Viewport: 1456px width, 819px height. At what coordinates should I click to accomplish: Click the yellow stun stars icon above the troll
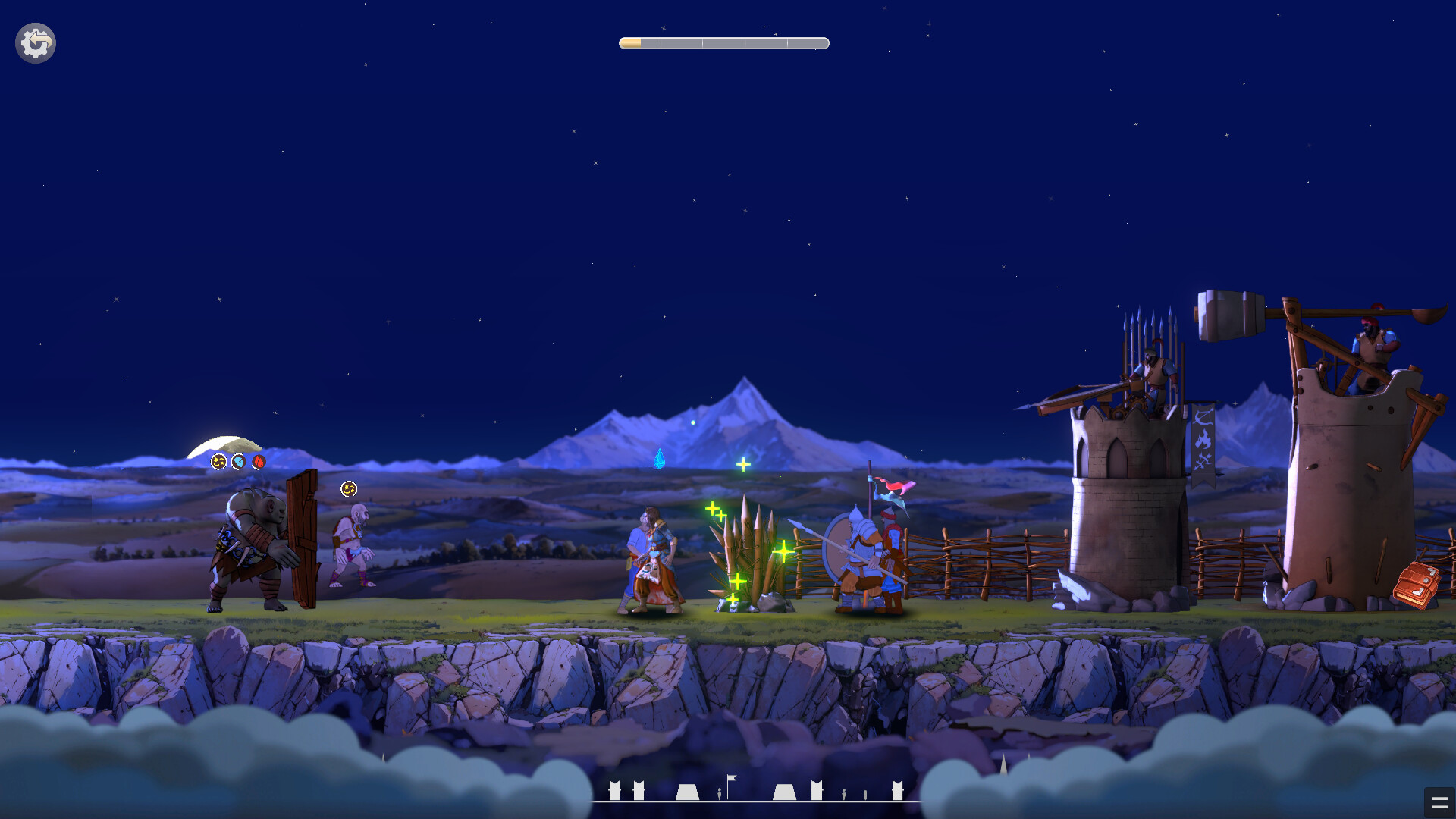pyautogui.click(x=218, y=461)
